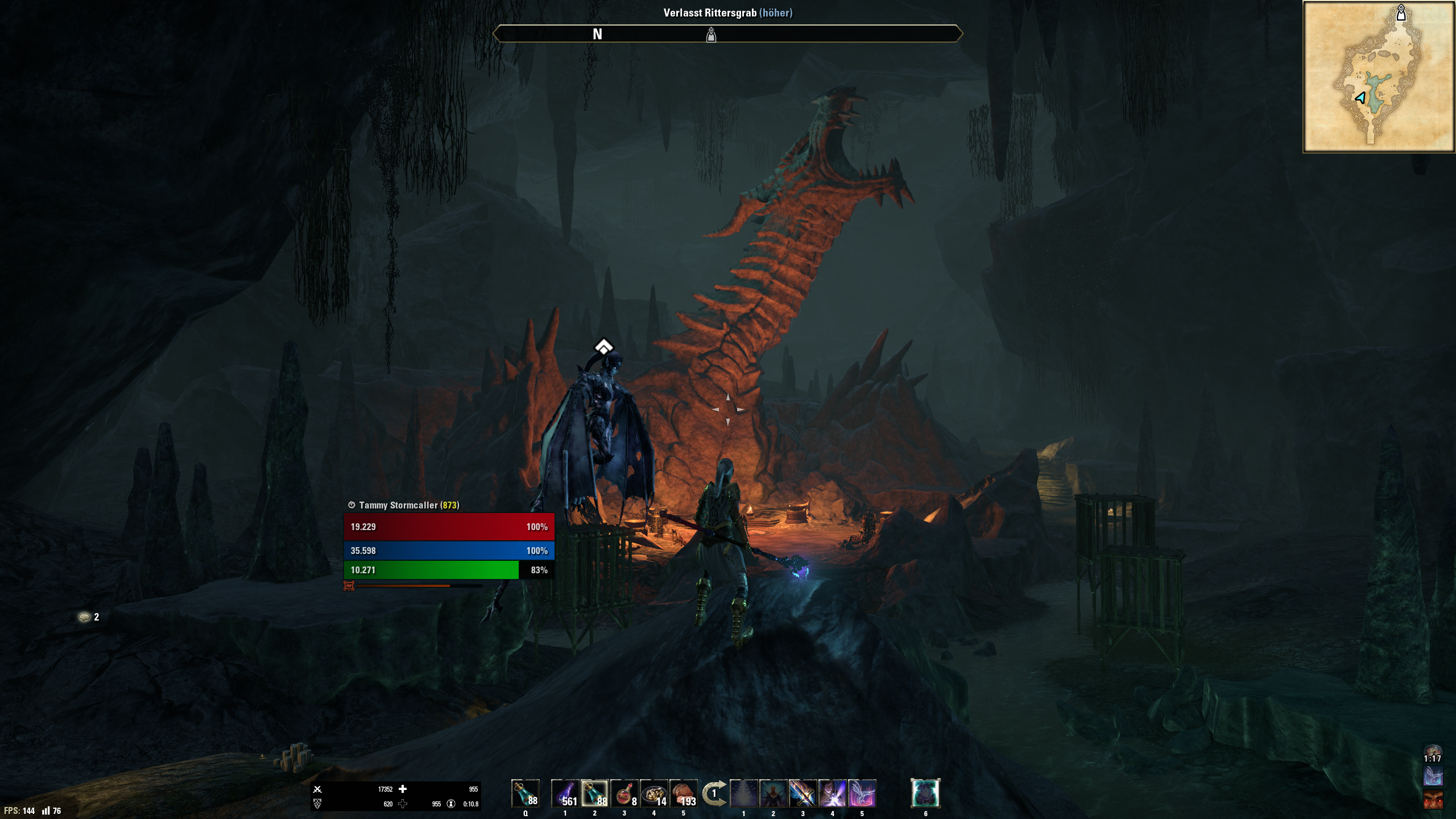The image size is (1456, 819).
Task: Click the chat notification bubble icon
Action: [85, 617]
